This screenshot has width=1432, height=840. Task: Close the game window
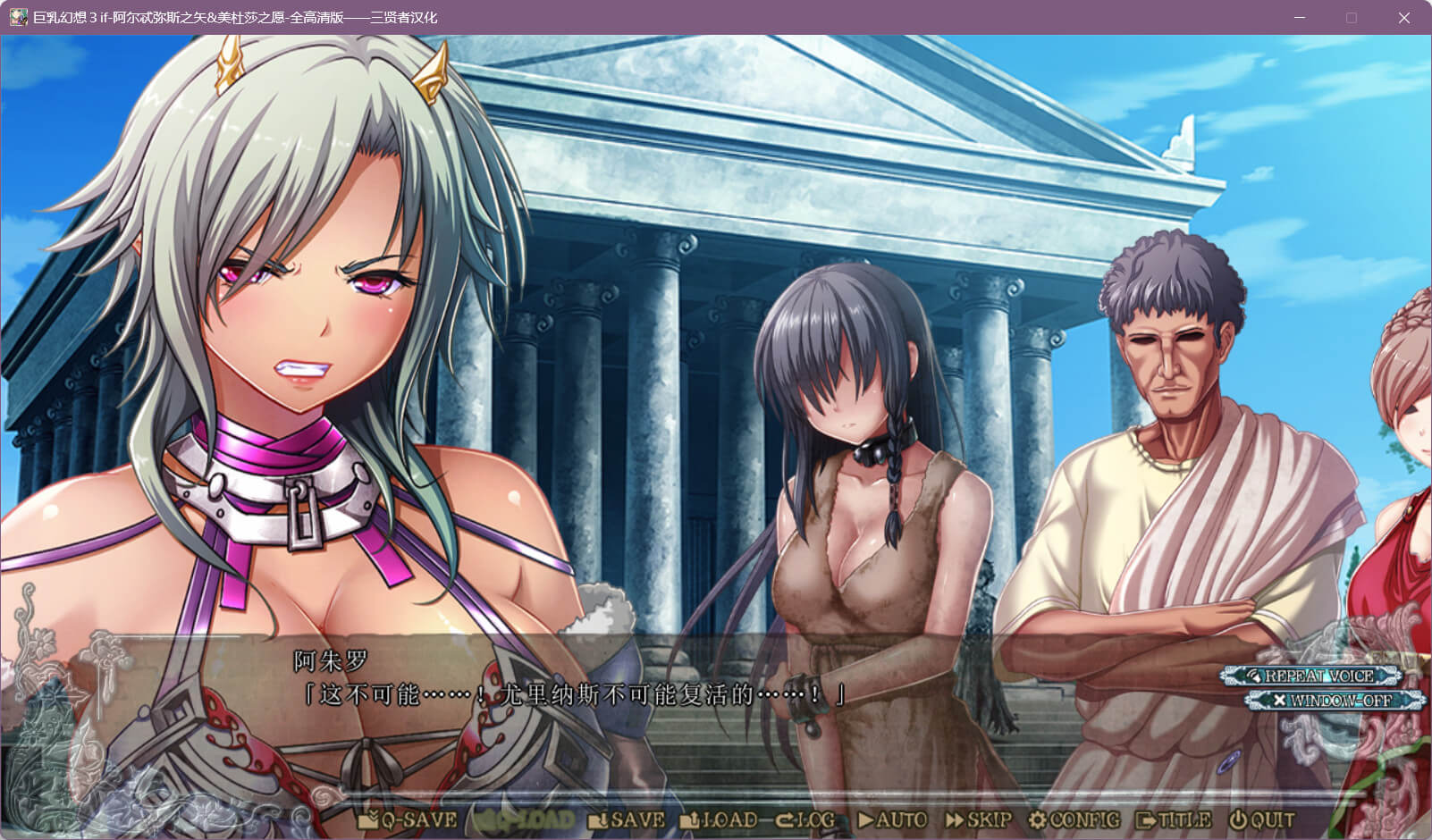[x=1403, y=18]
